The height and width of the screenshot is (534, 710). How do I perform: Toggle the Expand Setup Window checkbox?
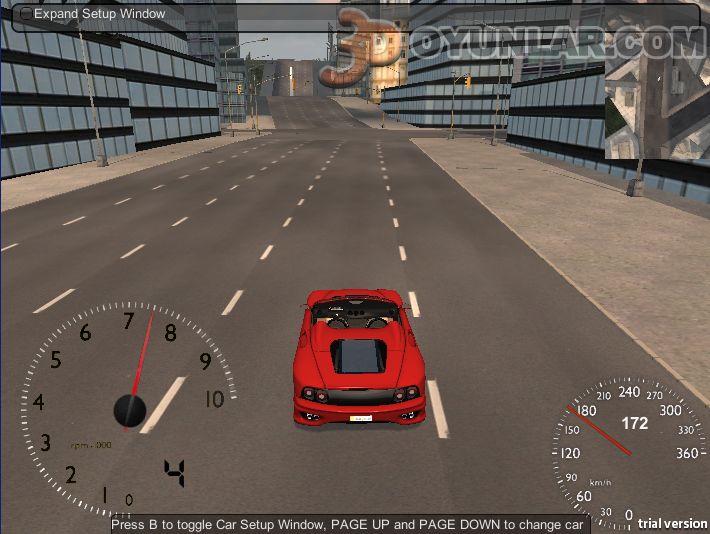point(26,14)
